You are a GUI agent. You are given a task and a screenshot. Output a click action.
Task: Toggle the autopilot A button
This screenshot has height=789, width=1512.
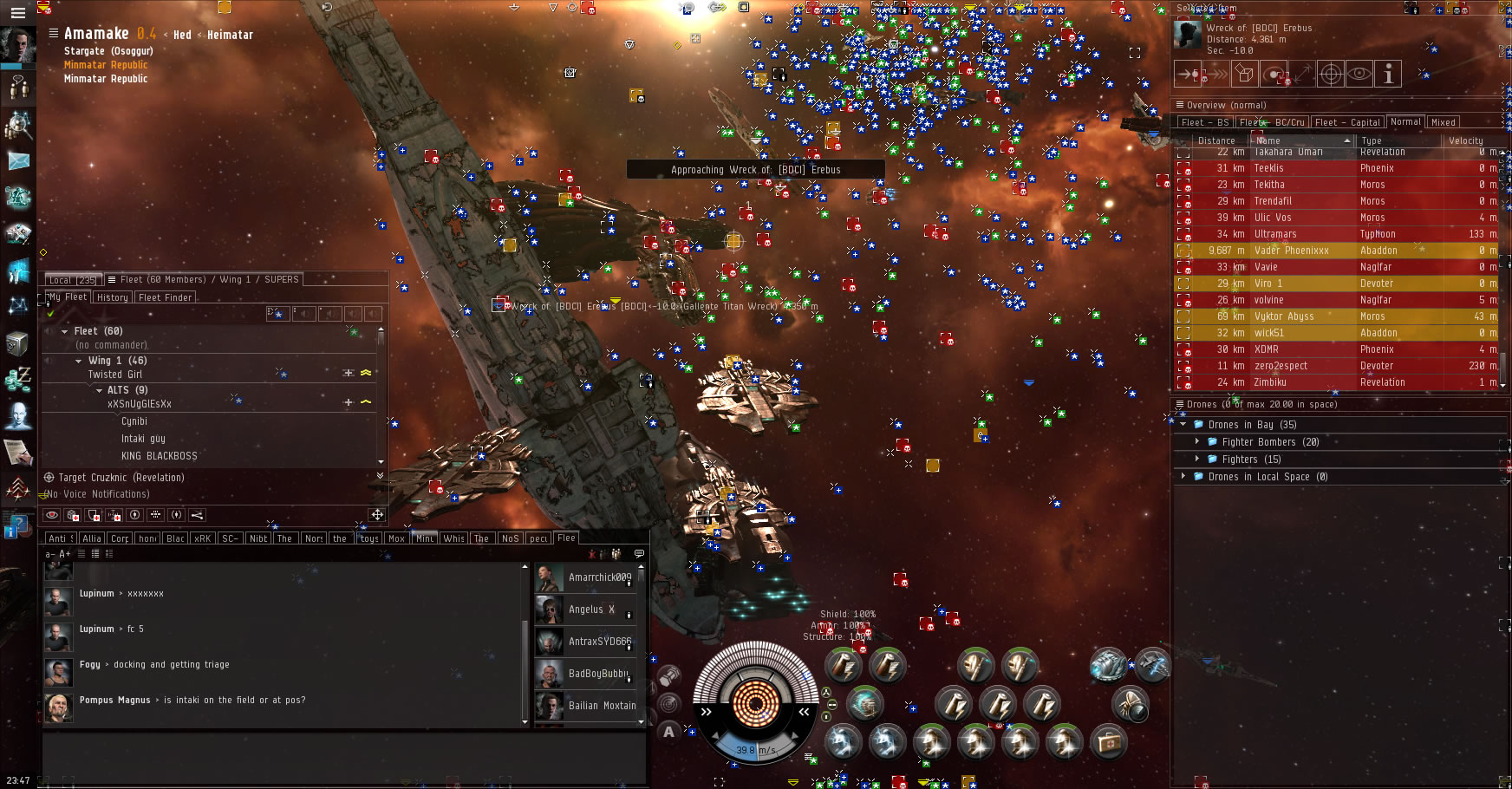pyautogui.click(x=668, y=732)
